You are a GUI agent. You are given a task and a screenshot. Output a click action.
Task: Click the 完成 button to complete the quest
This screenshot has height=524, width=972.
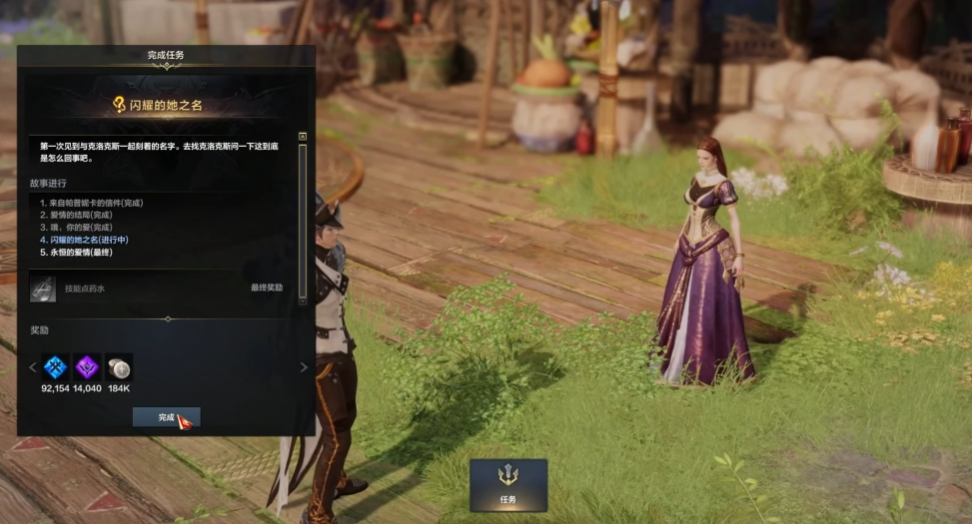pyautogui.click(x=166, y=417)
